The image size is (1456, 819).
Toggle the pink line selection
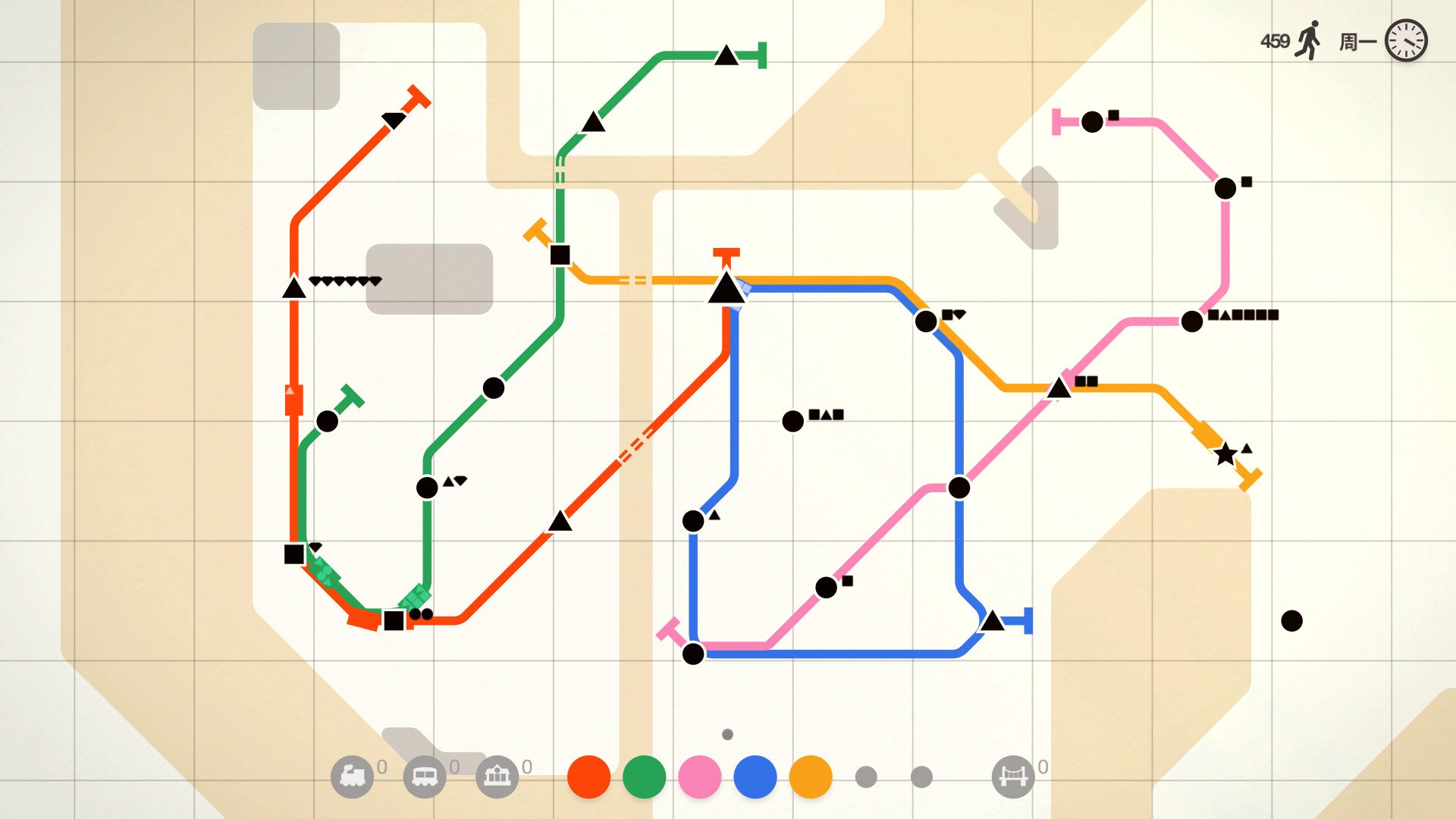pyautogui.click(x=699, y=777)
